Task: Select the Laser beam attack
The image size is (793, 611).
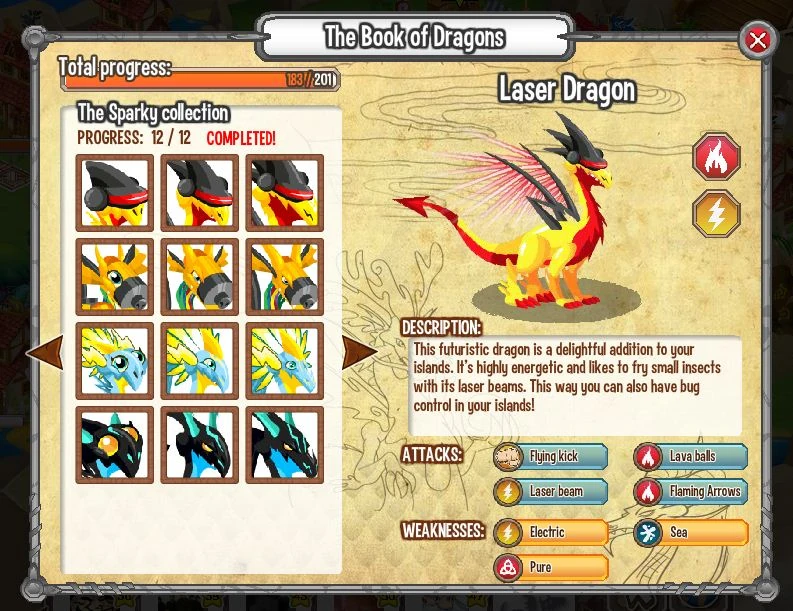Action: pos(551,491)
